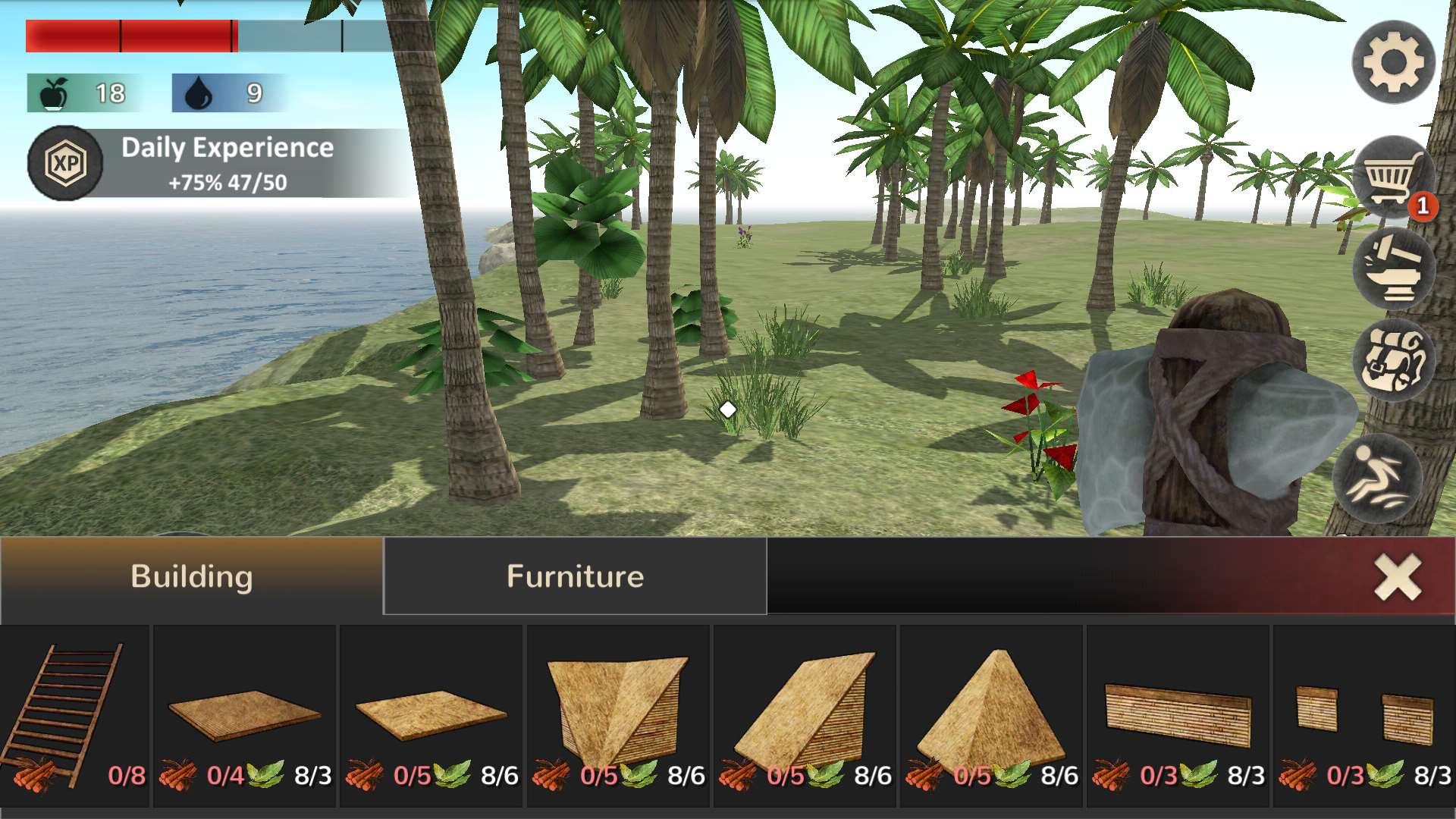Open the gear settings menu
Viewport: 1456px width, 819px height.
tap(1393, 62)
